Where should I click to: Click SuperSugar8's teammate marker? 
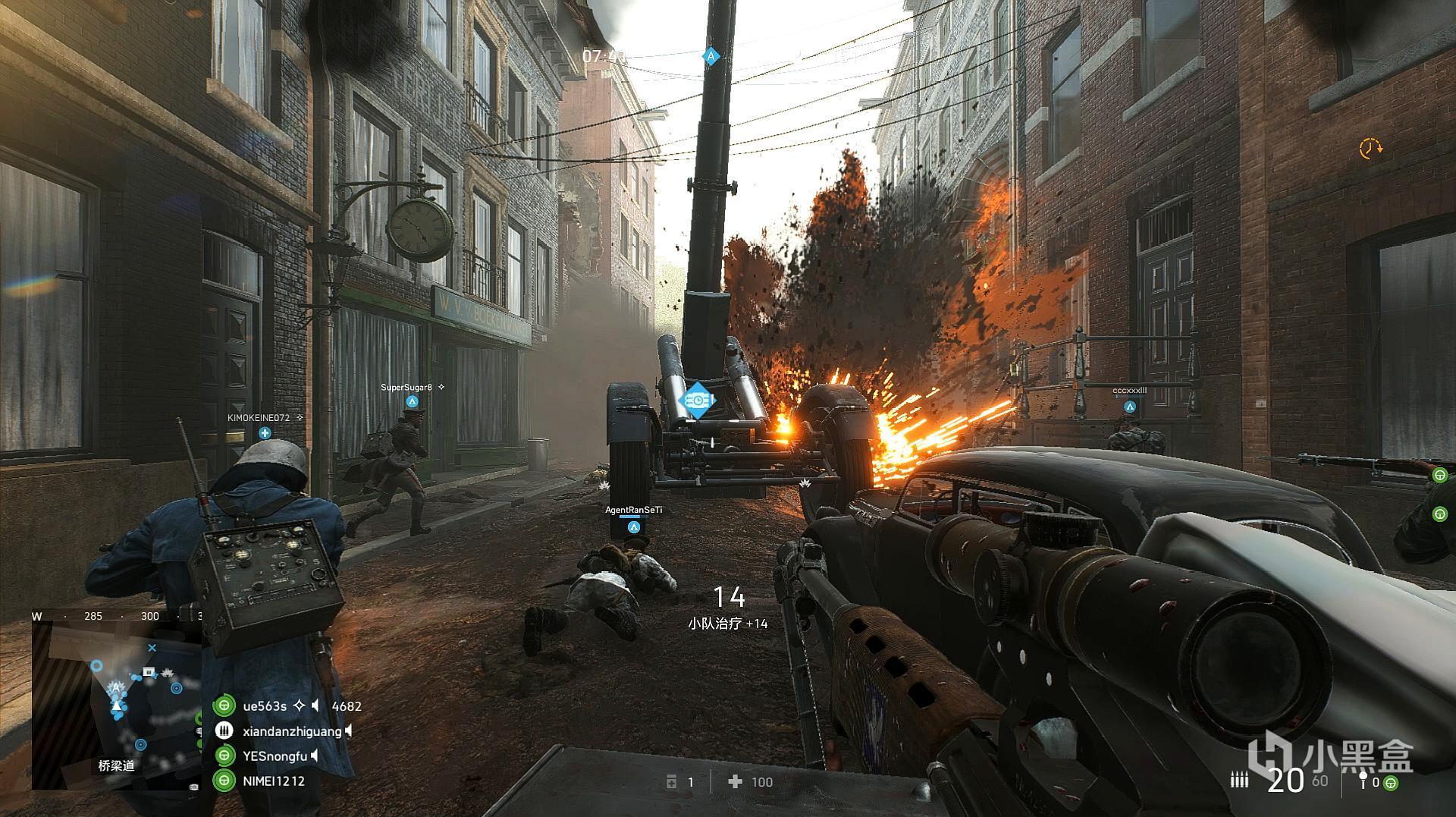point(412,401)
